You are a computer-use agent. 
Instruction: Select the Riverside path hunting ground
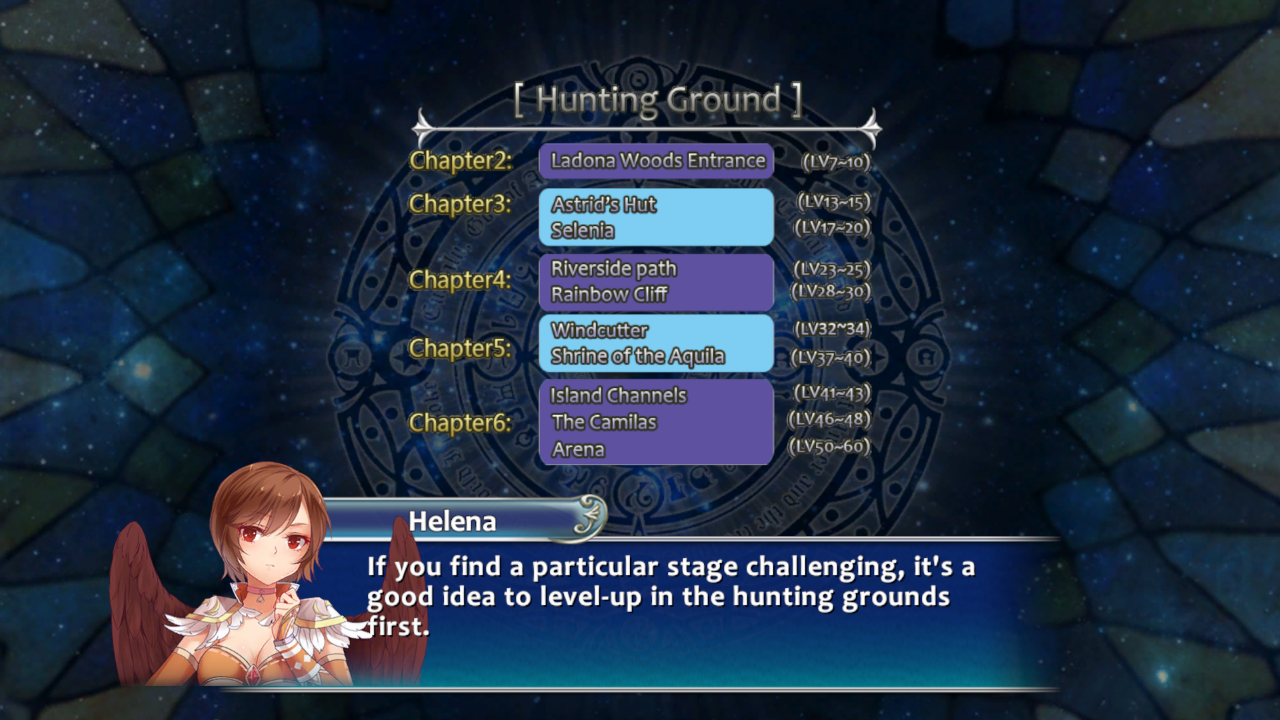click(x=614, y=269)
